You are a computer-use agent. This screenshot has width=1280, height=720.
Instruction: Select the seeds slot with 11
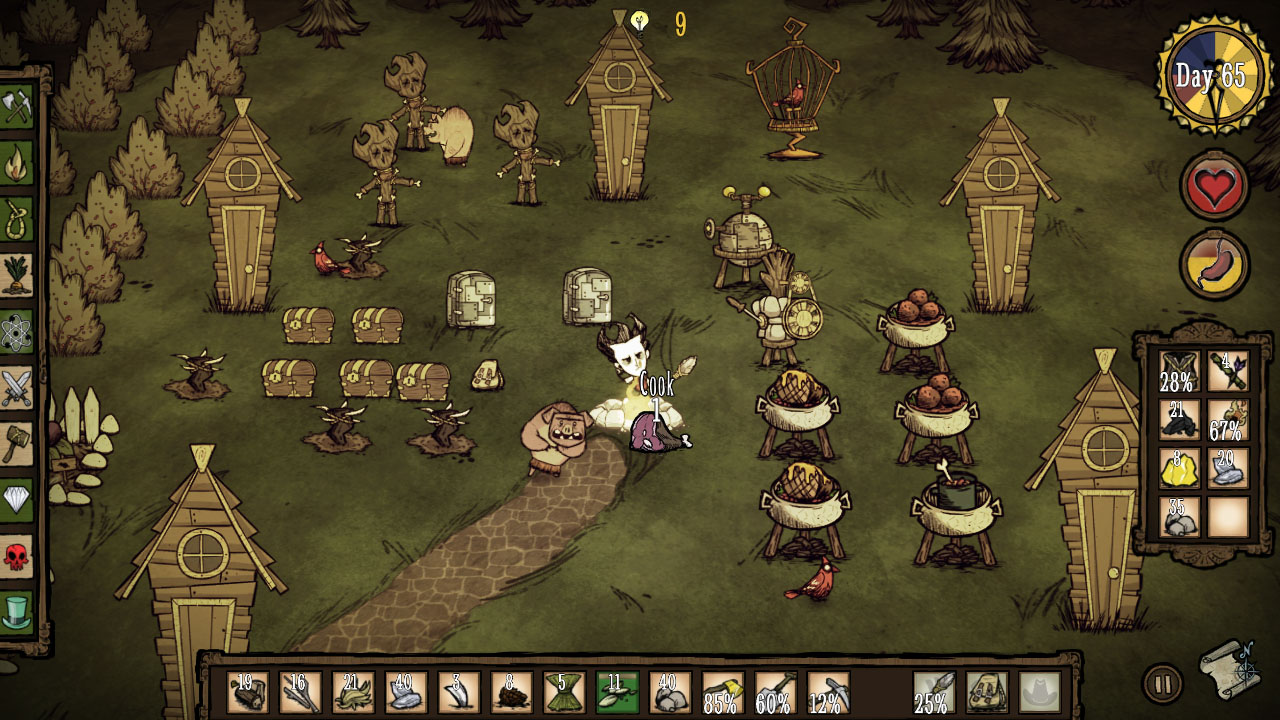pos(617,692)
